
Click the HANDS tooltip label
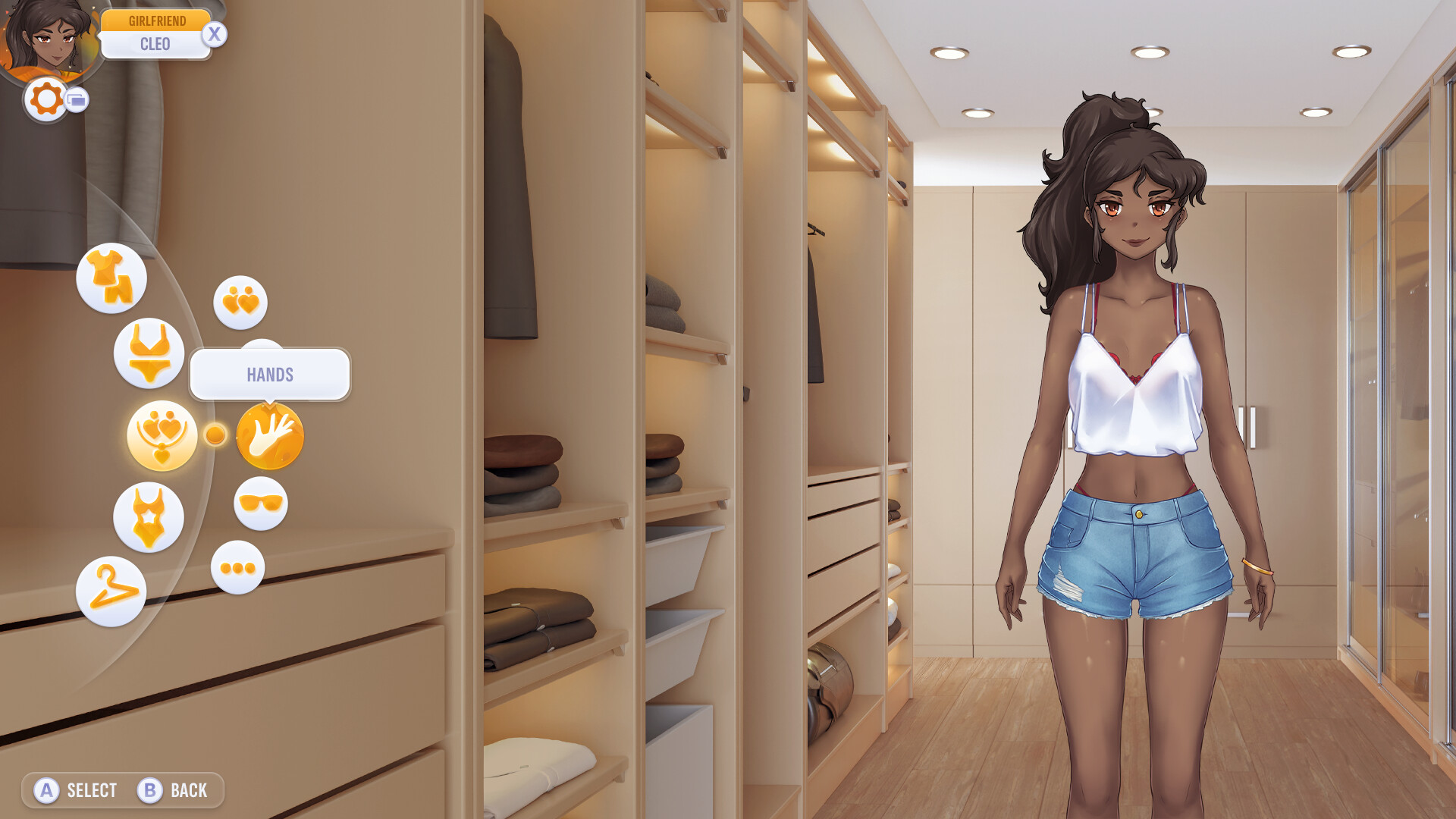pos(270,374)
